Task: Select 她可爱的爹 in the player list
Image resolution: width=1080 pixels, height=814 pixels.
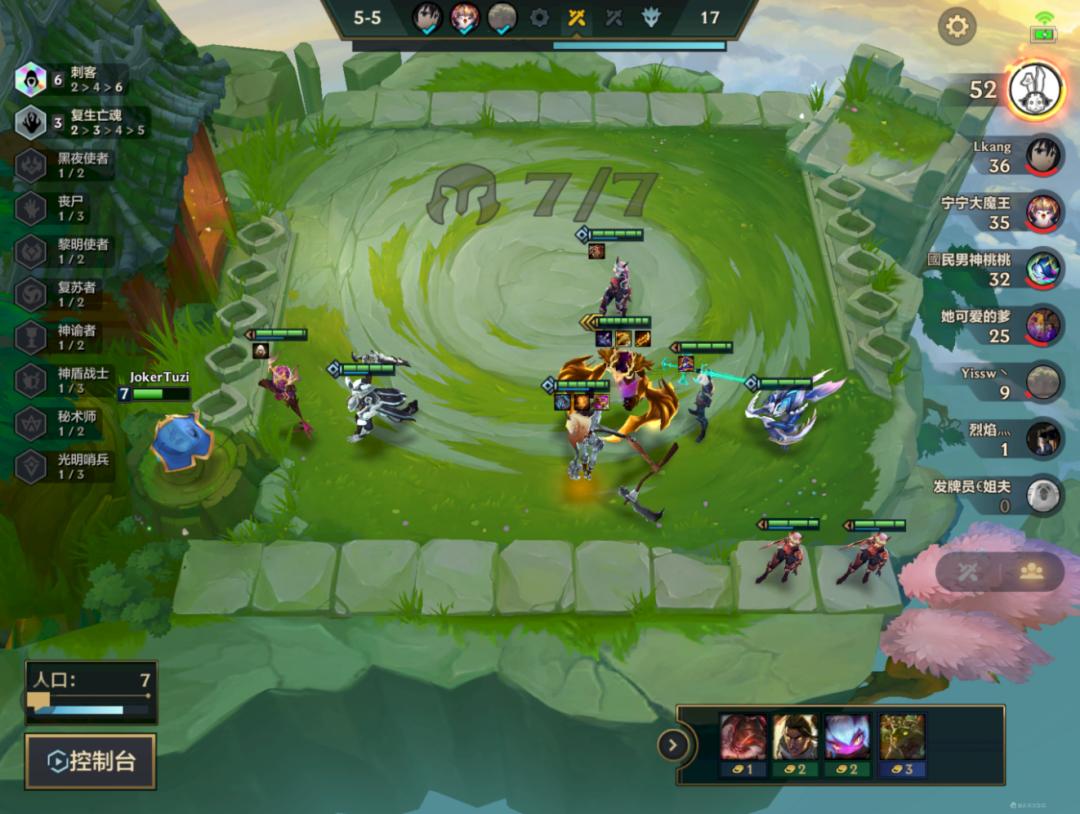Action: point(1043,324)
